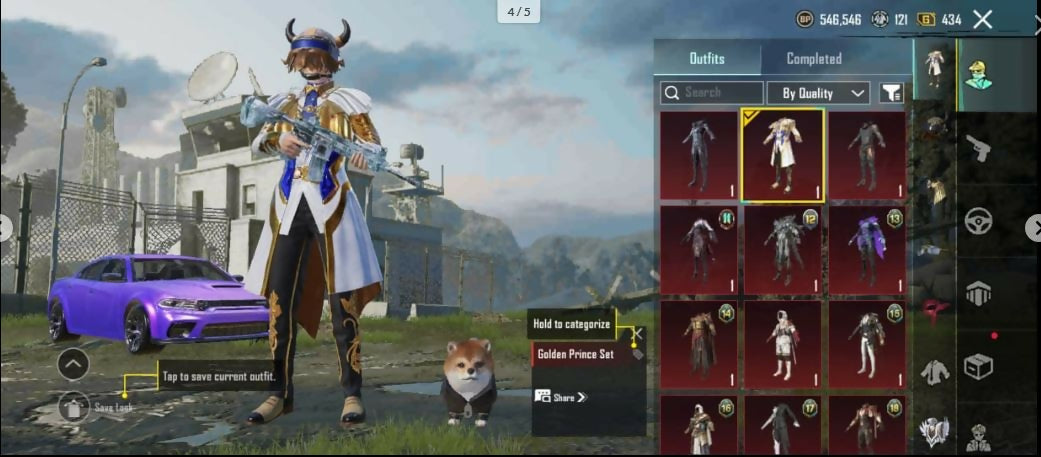Choose the outfit tile numbered 12

pyautogui.click(x=782, y=250)
